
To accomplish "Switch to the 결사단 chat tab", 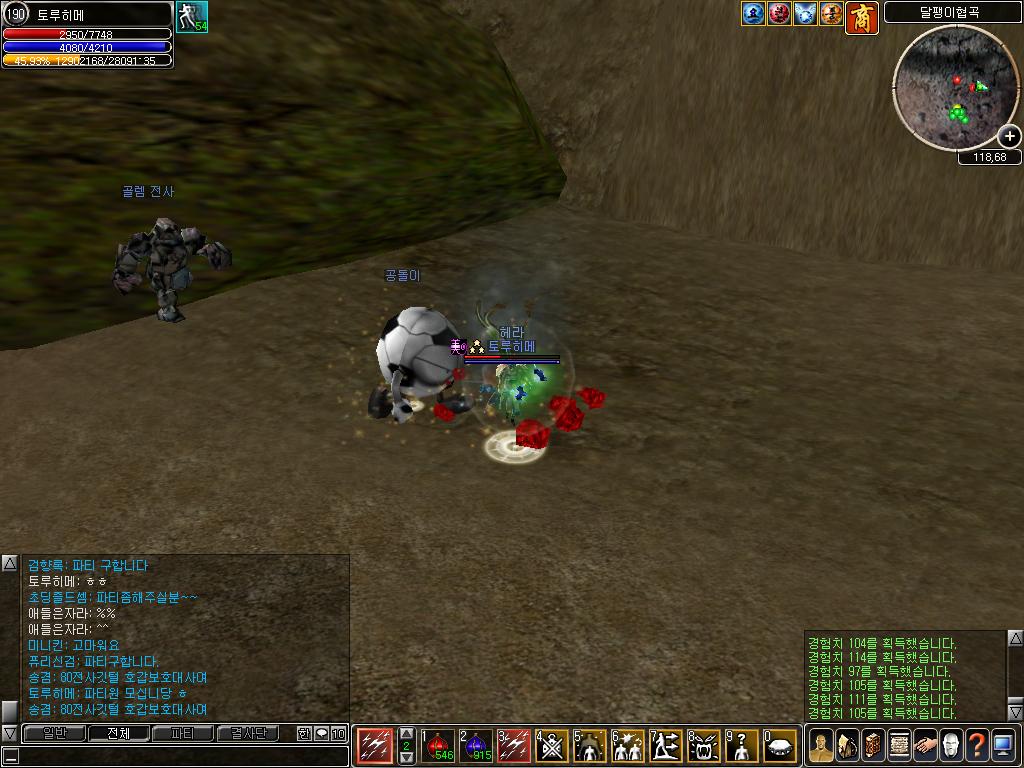I will 247,733.
